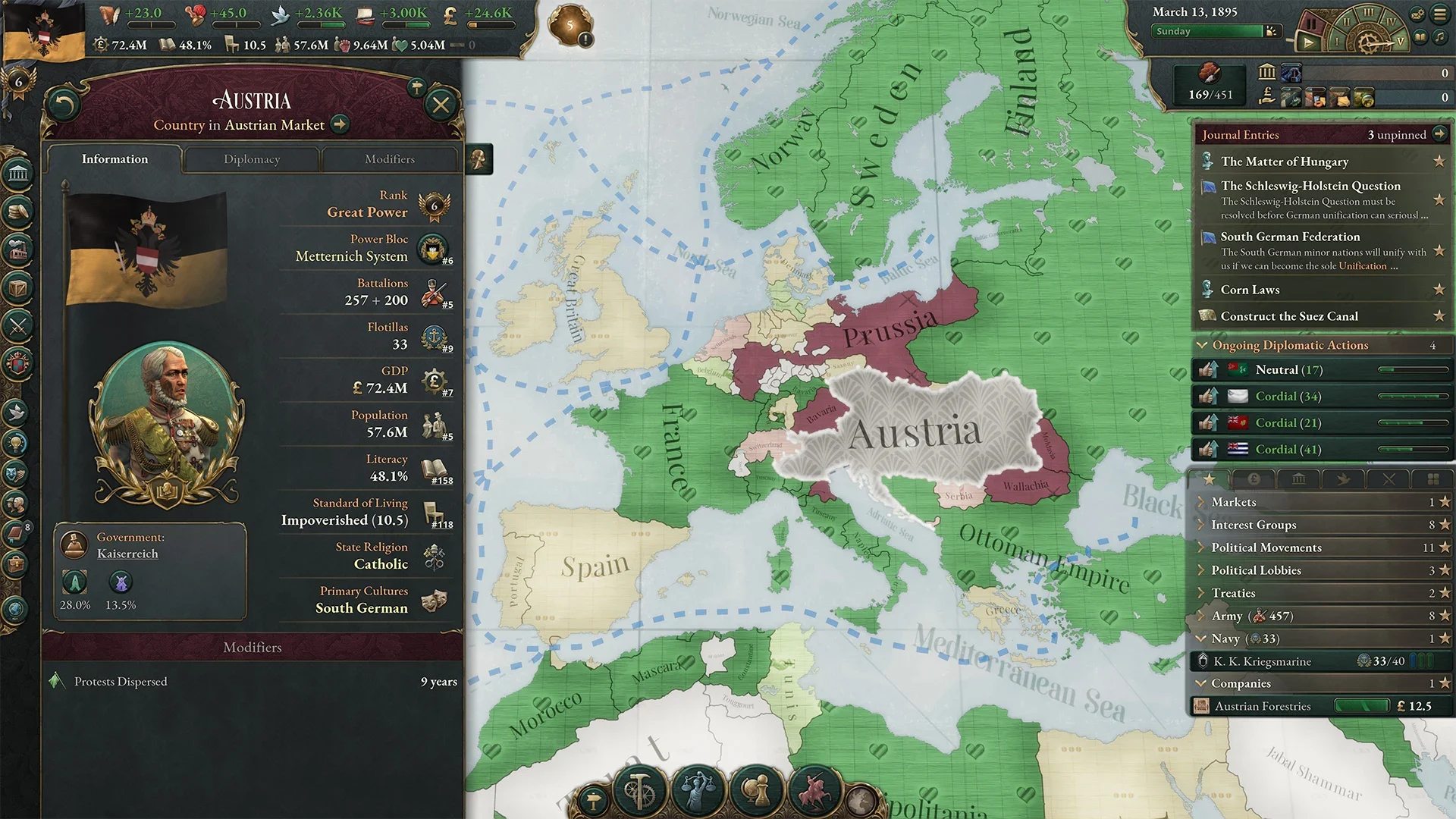Expand the Treaties list
This screenshot has height=819, width=1456.
click(1200, 592)
